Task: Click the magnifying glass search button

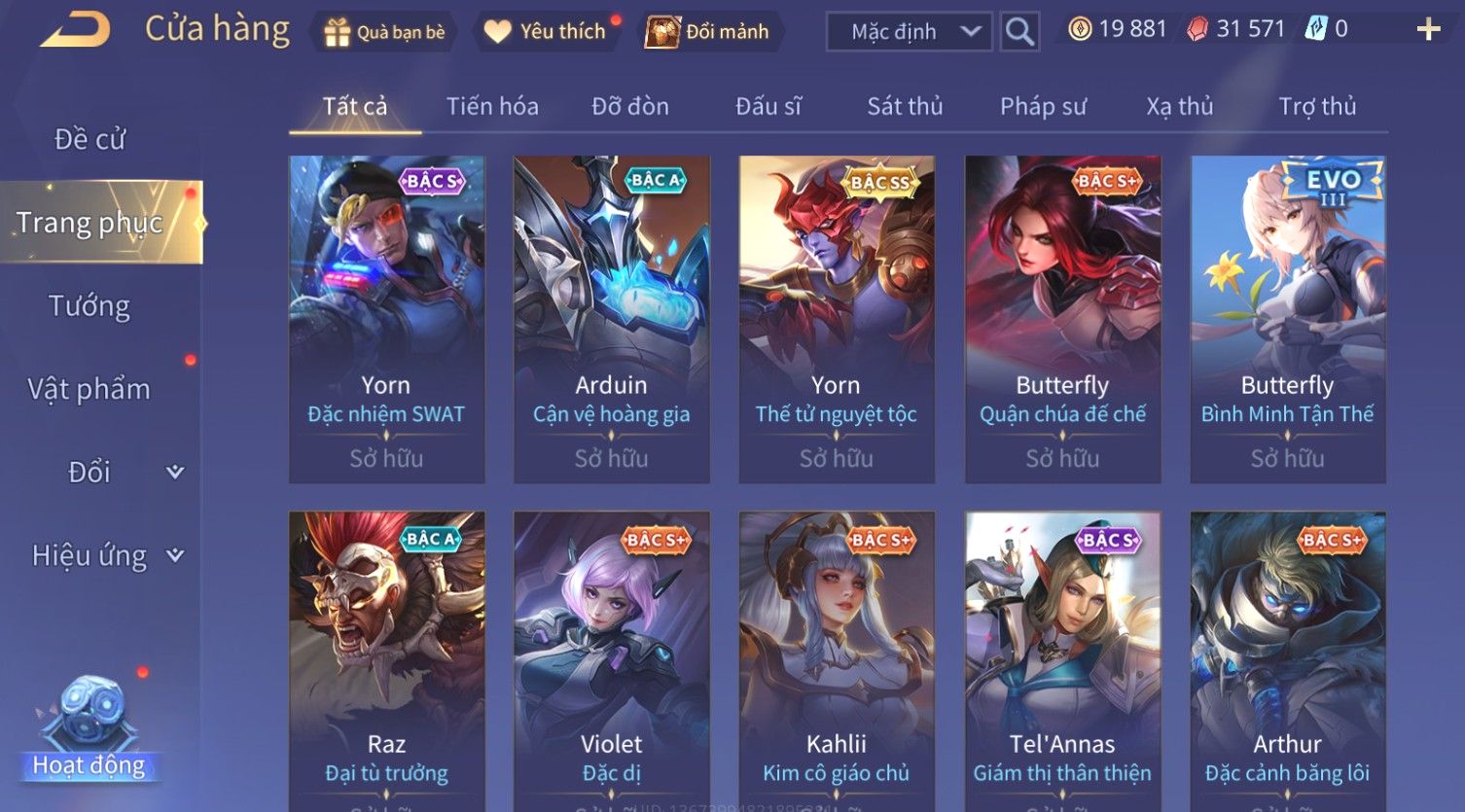Action: pos(1019,32)
